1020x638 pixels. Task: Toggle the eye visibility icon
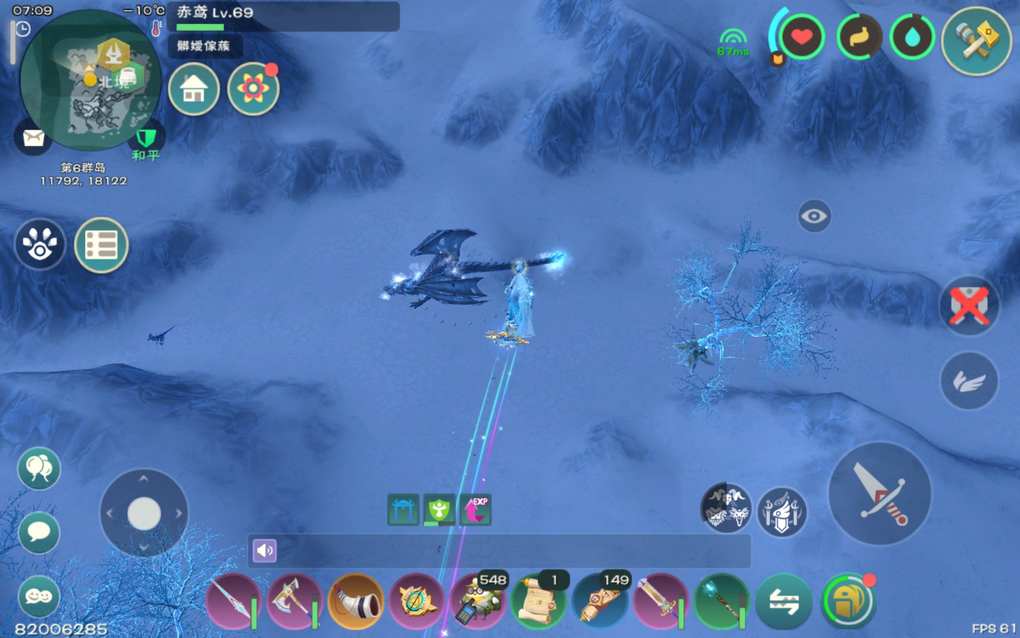[x=814, y=216]
